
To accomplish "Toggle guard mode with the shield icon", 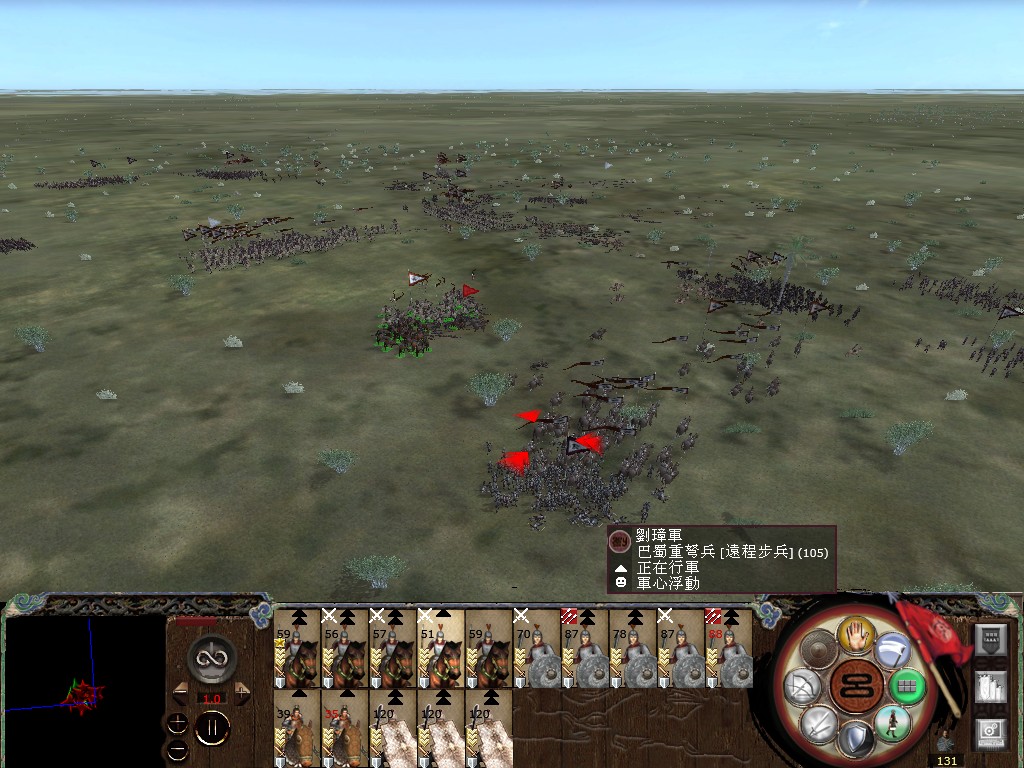I will [855, 740].
